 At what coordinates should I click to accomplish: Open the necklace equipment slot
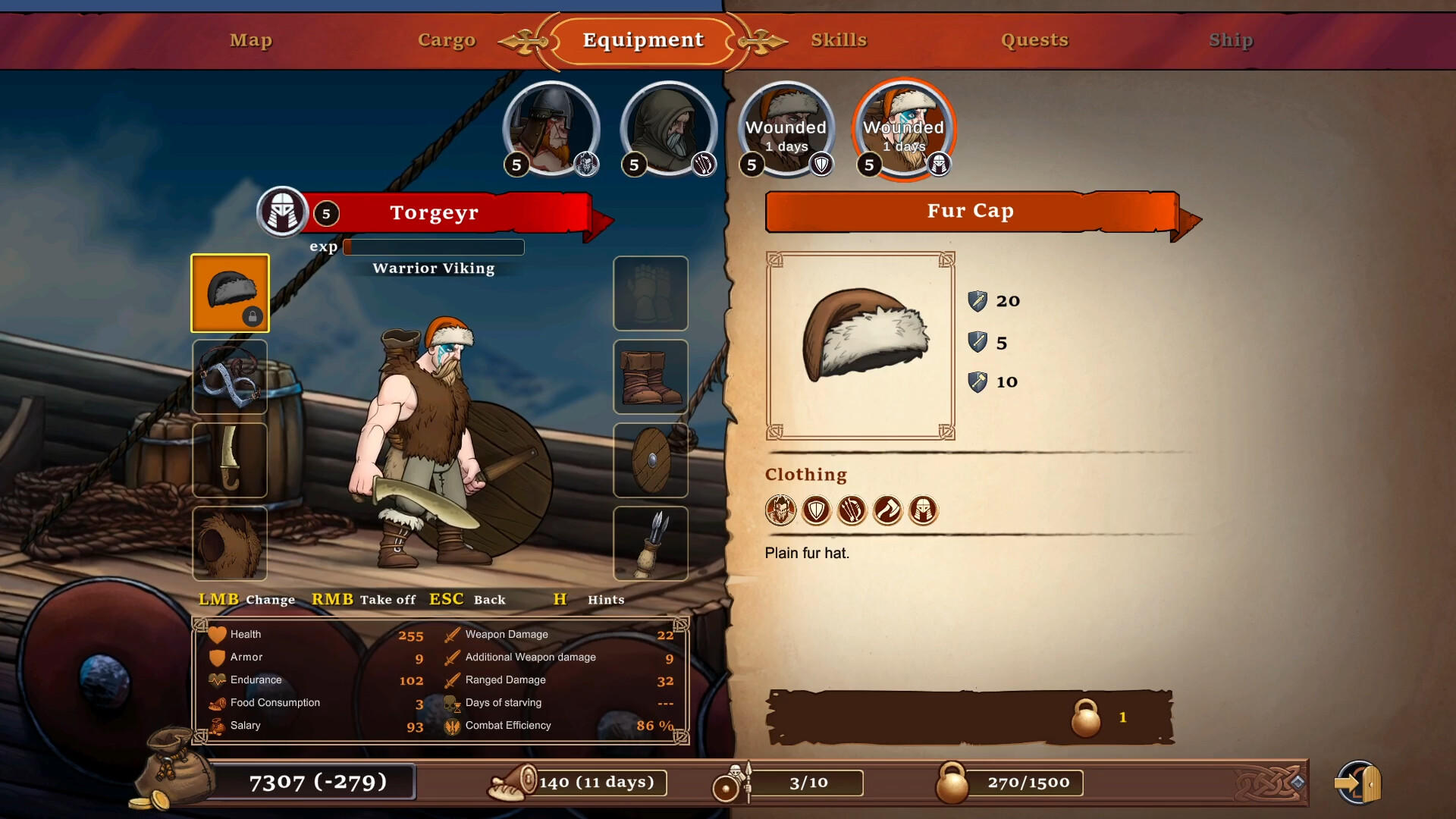point(230,377)
